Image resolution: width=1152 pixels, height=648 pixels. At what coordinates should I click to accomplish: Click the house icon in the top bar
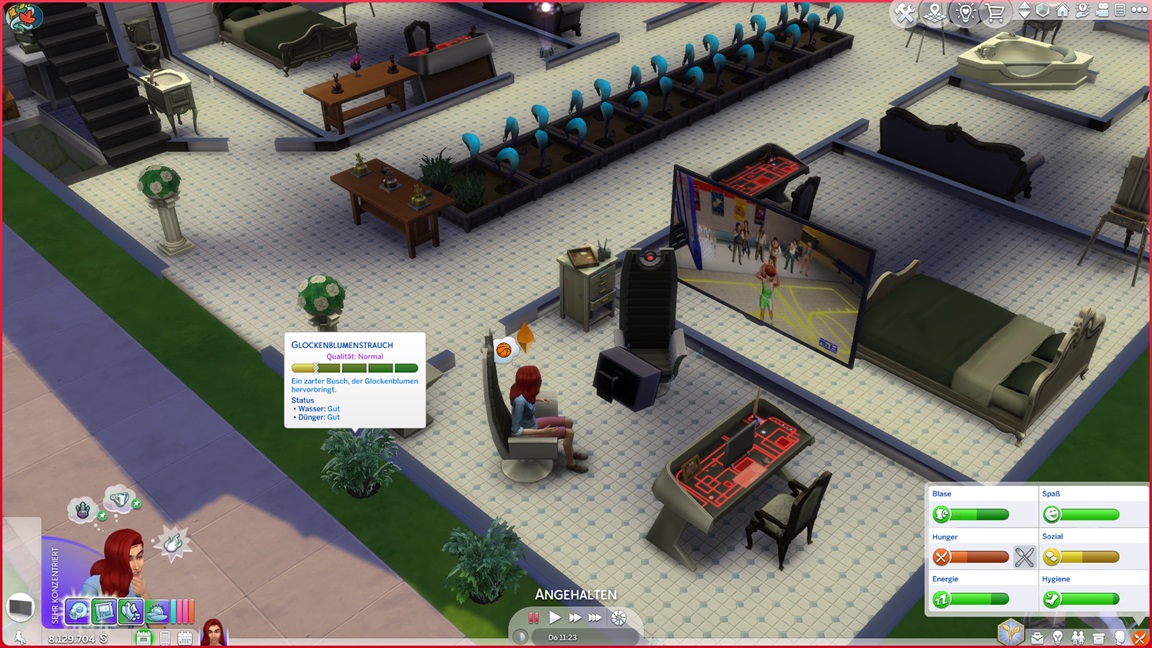click(1062, 11)
